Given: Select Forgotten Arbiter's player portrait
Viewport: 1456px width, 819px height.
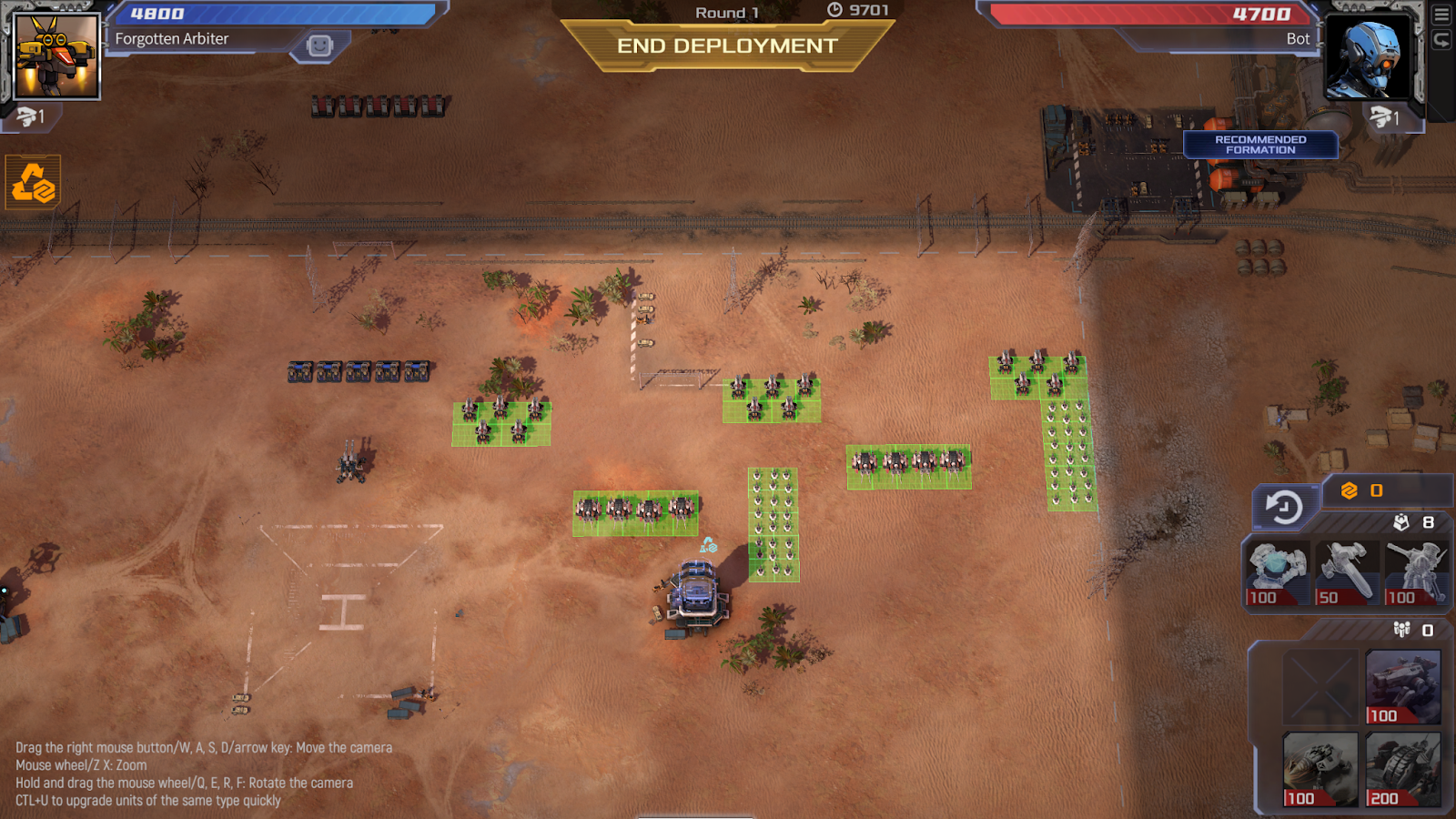Looking at the screenshot, I should 56,56.
